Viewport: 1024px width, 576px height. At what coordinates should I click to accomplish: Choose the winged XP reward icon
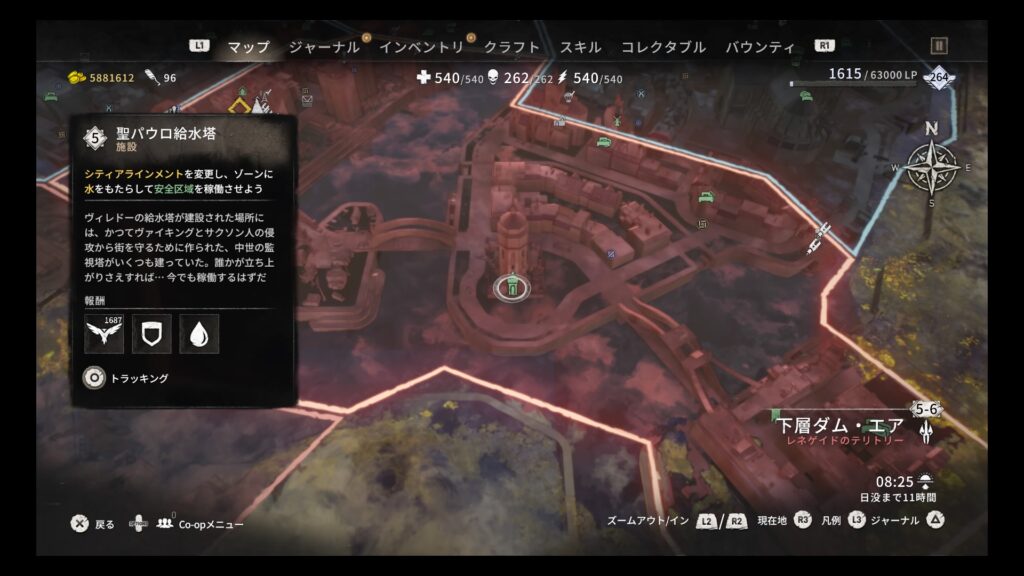(104, 334)
